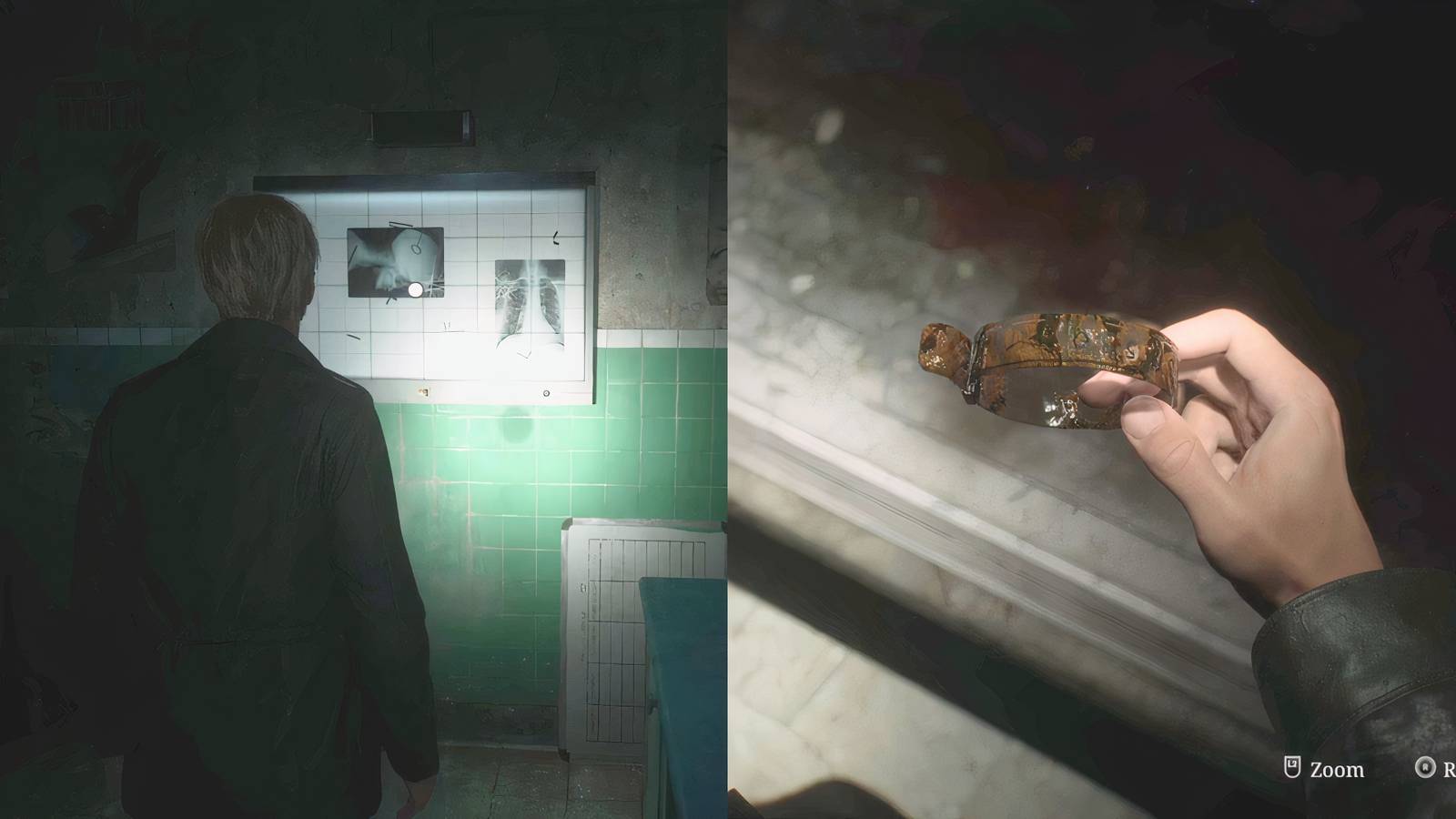This screenshot has height=819, width=1456.
Task: Toggle the screw fixture on the viewer frame
Action: pyautogui.click(x=546, y=391)
